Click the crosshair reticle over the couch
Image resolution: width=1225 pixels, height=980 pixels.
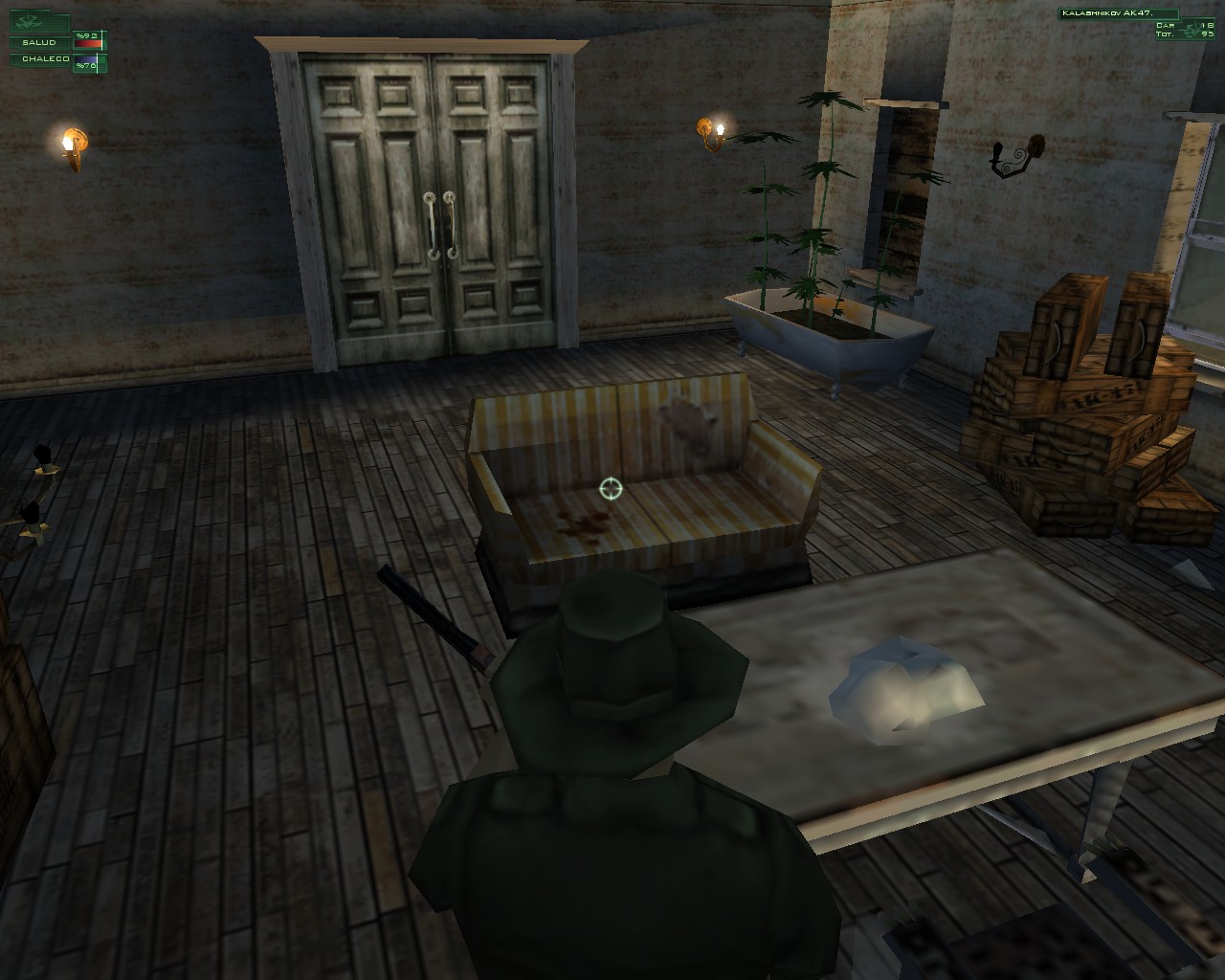click(610, 489)
